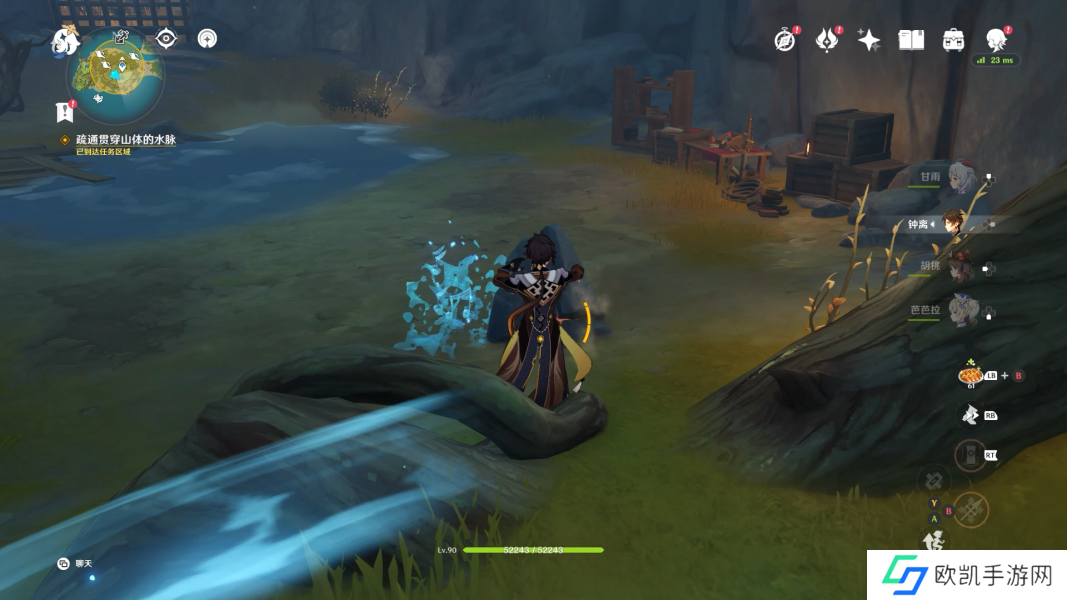Open the winged battle pass icon

tap(827, 40)
